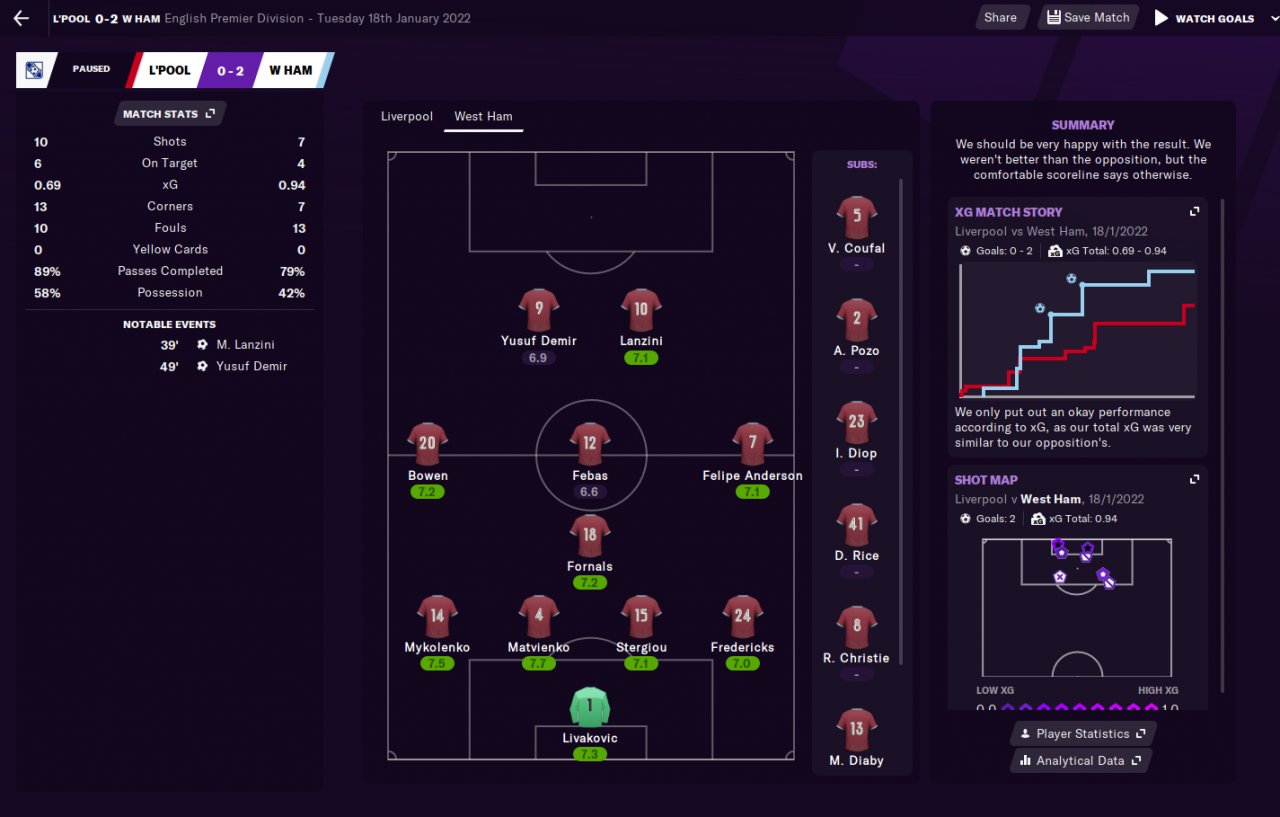Share the match result

click(1000, 17)
